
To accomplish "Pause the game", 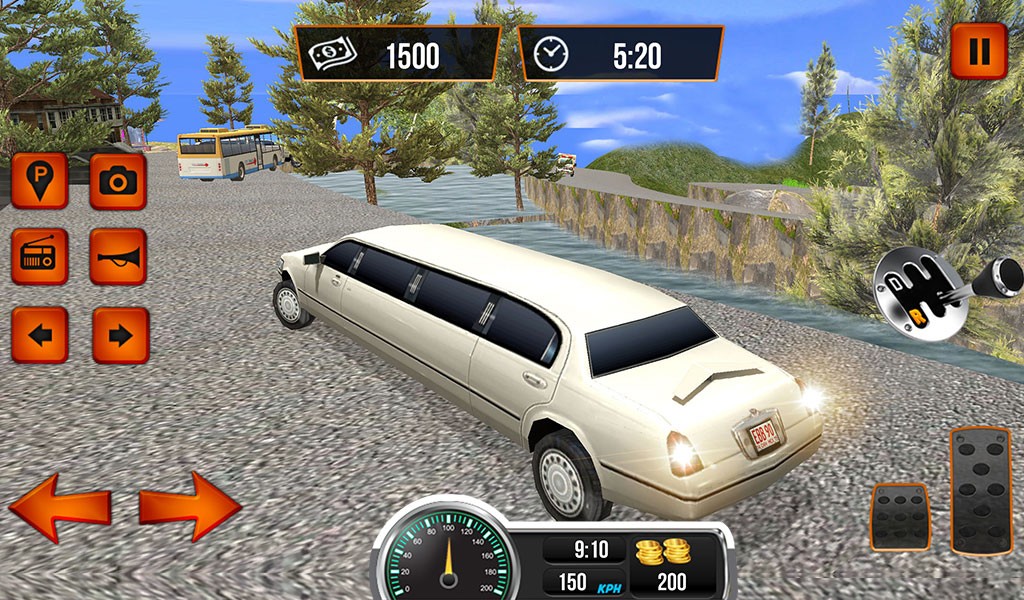I will (979, 50).
